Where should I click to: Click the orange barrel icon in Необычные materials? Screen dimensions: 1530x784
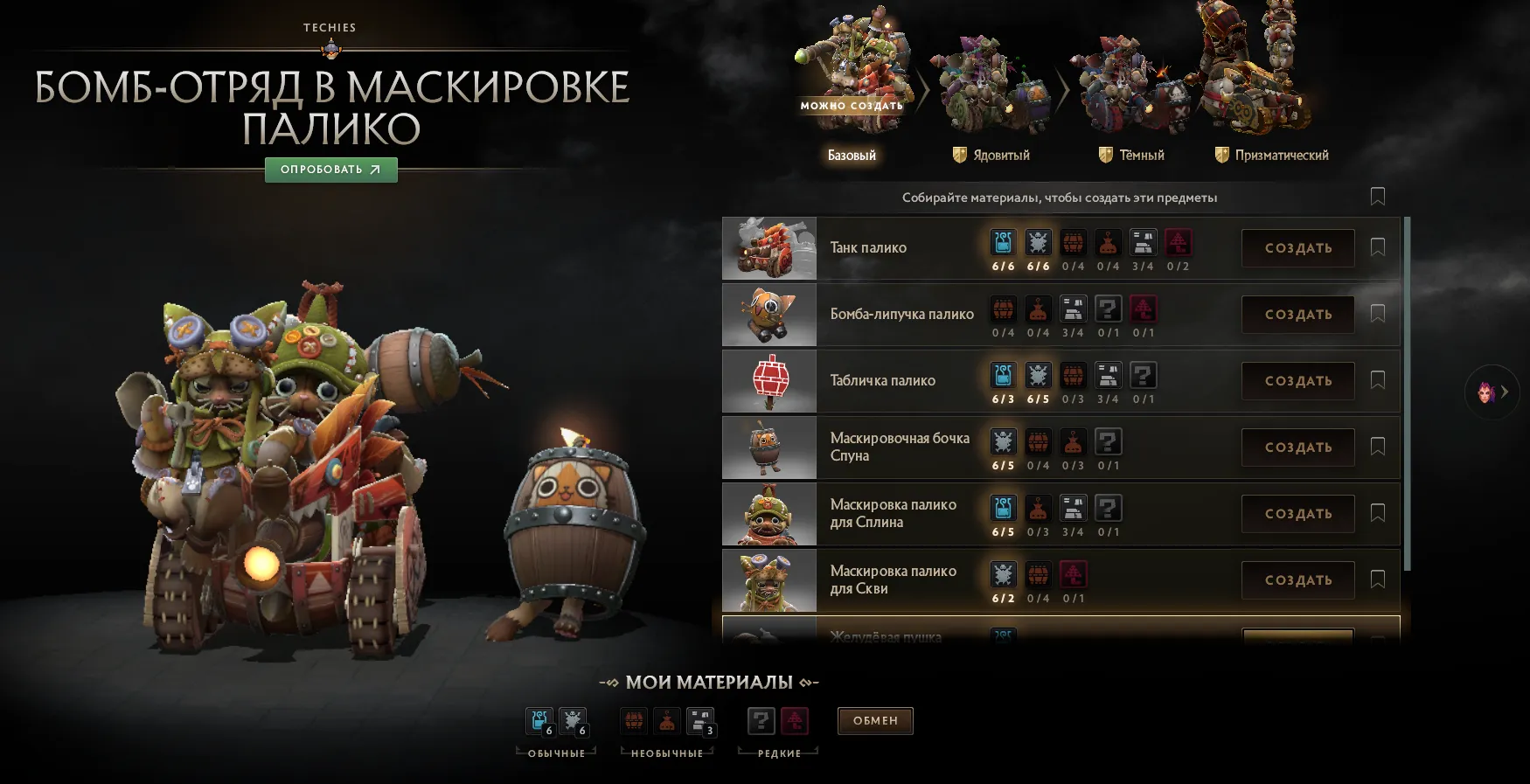(x=634, y=720)
